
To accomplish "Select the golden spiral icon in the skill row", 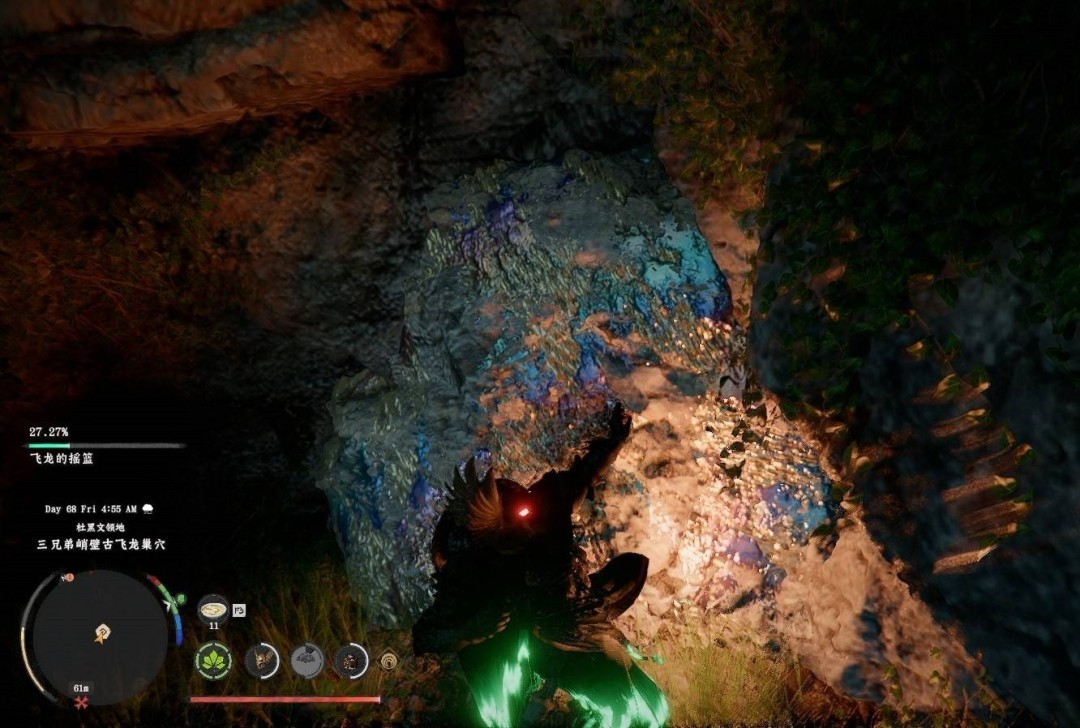I will coord(389,661).
